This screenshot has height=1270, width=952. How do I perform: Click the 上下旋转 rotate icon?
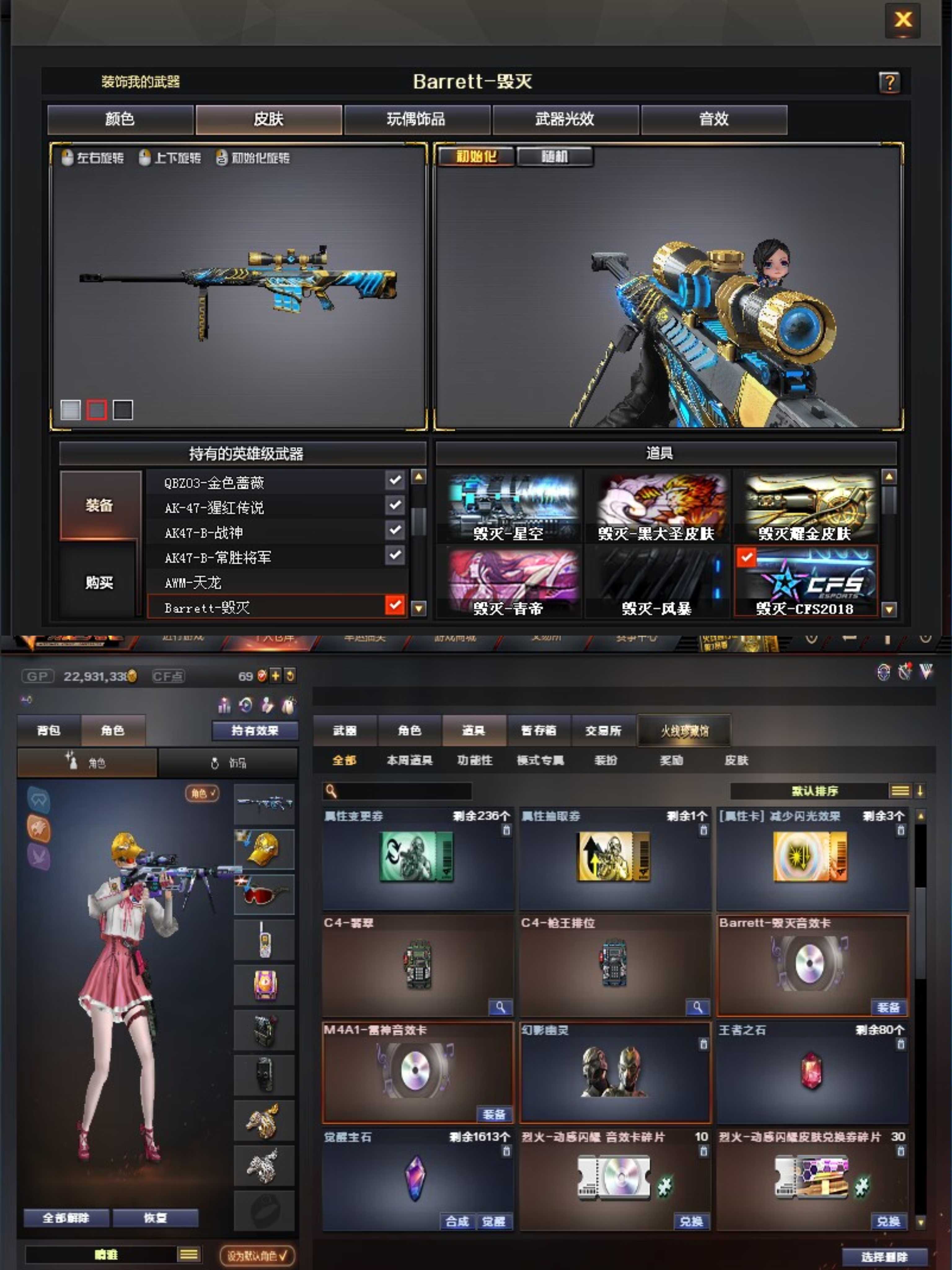(x=145, y=157)
